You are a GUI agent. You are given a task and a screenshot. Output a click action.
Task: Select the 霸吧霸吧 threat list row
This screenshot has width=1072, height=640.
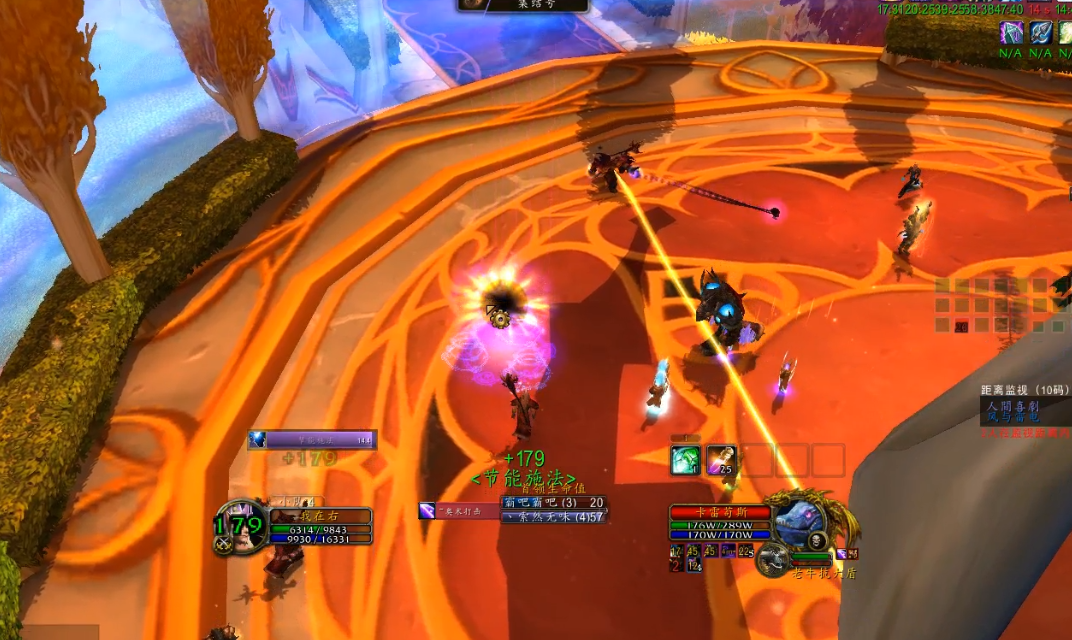[x=554, y=502]
